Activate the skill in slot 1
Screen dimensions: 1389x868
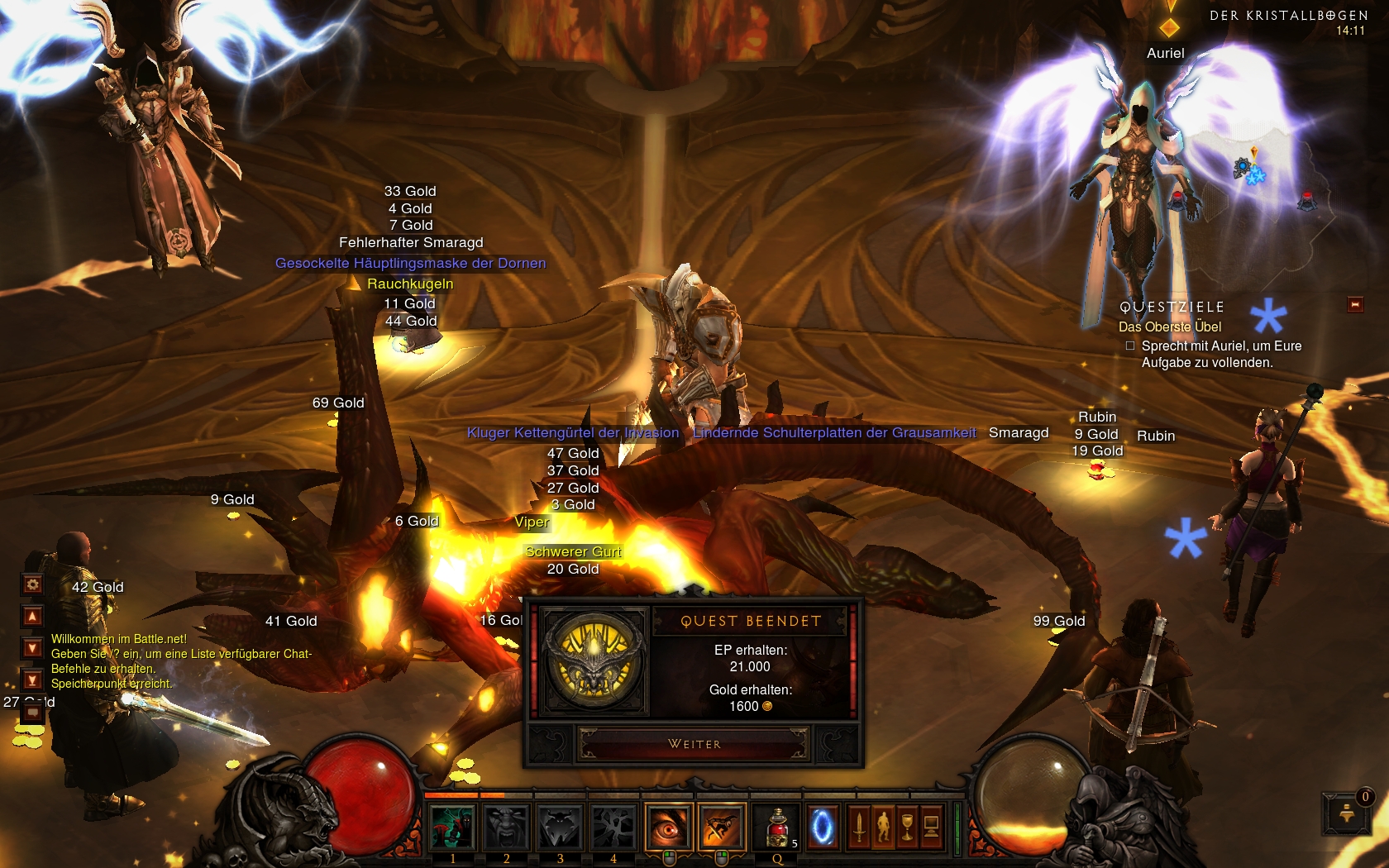click(x=452, y=827)
